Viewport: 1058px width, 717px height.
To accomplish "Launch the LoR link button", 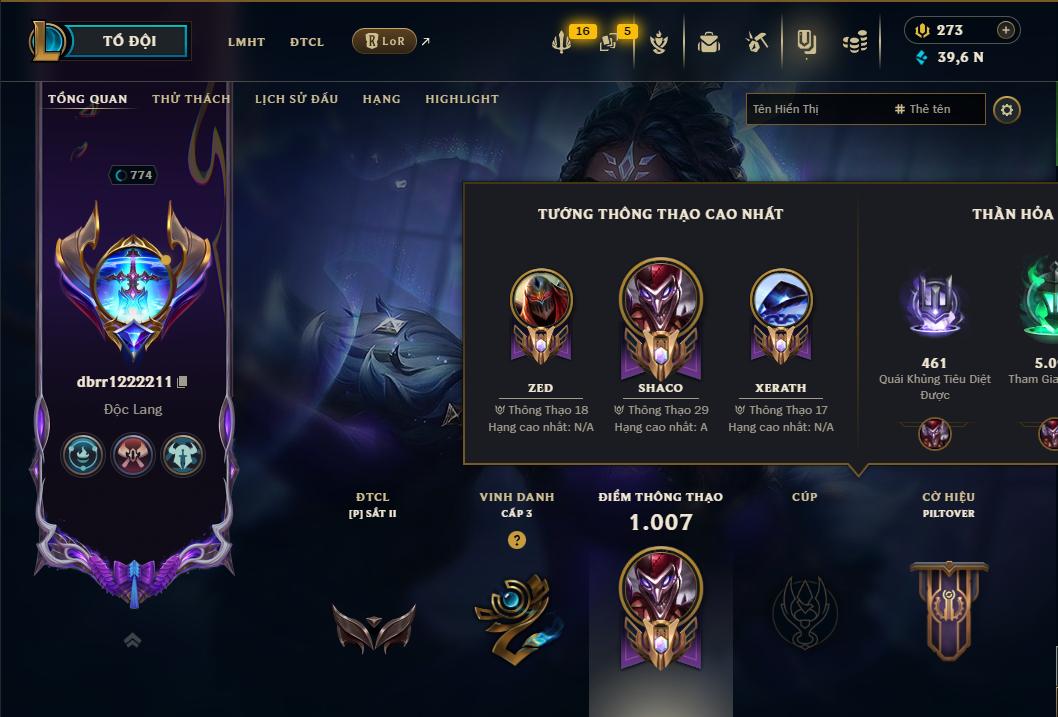I will point(385,41).
